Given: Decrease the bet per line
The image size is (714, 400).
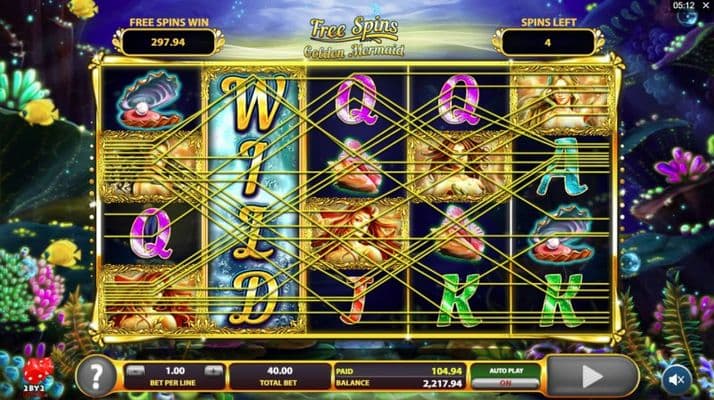Looking at the screenshot, I should click(x=137, y=369).
